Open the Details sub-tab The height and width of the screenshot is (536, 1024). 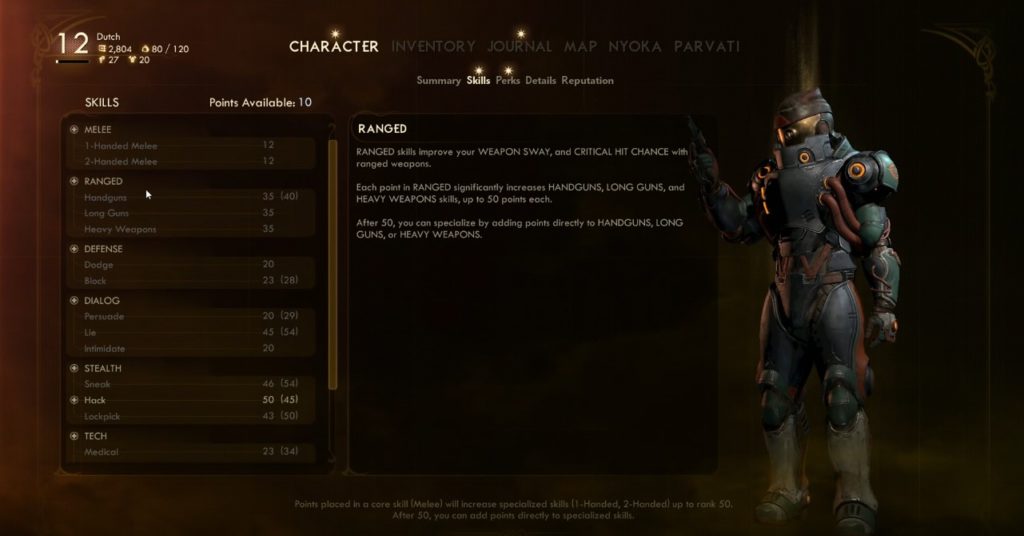pos(540,80)
